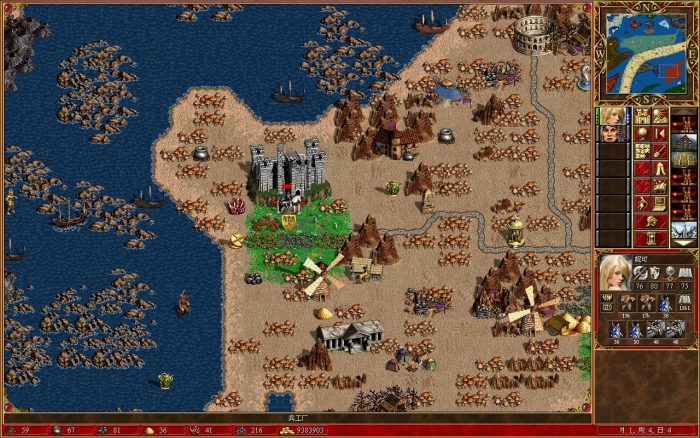The width and height of the screenshot is (700, 438).
Task: Toggle the surface/underground view button
Action: coord(659,116)
